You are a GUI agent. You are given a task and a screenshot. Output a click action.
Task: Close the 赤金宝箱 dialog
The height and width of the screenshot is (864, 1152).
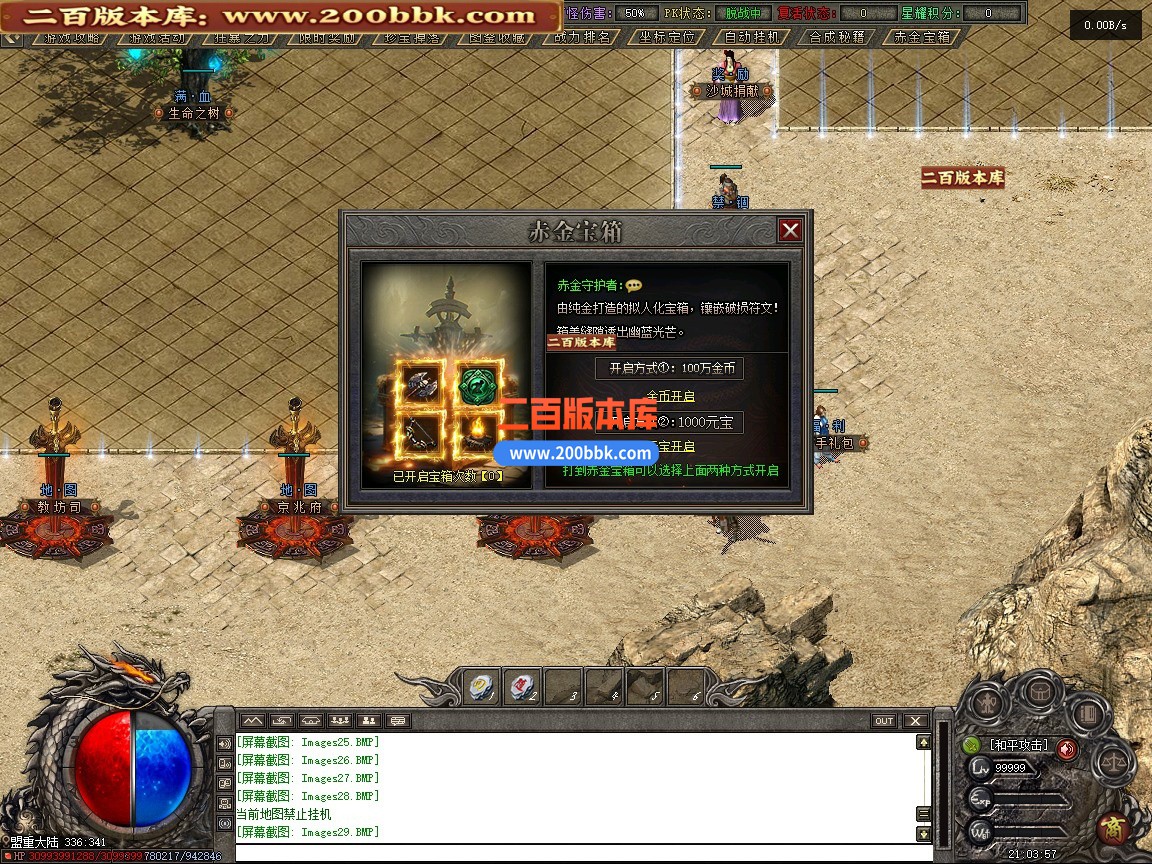790,231
